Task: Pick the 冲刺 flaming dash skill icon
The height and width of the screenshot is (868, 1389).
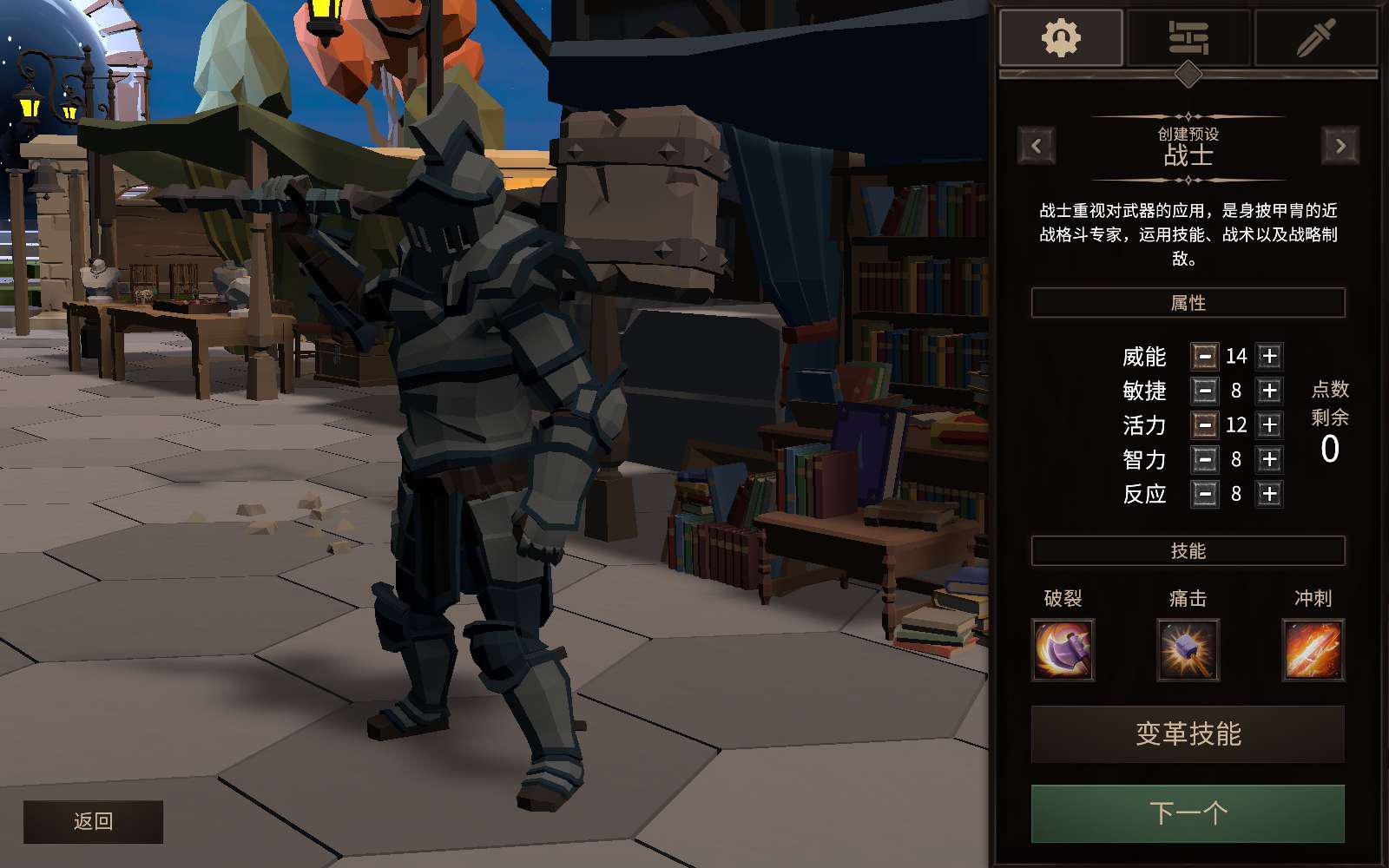Action: pos(1313,649)
